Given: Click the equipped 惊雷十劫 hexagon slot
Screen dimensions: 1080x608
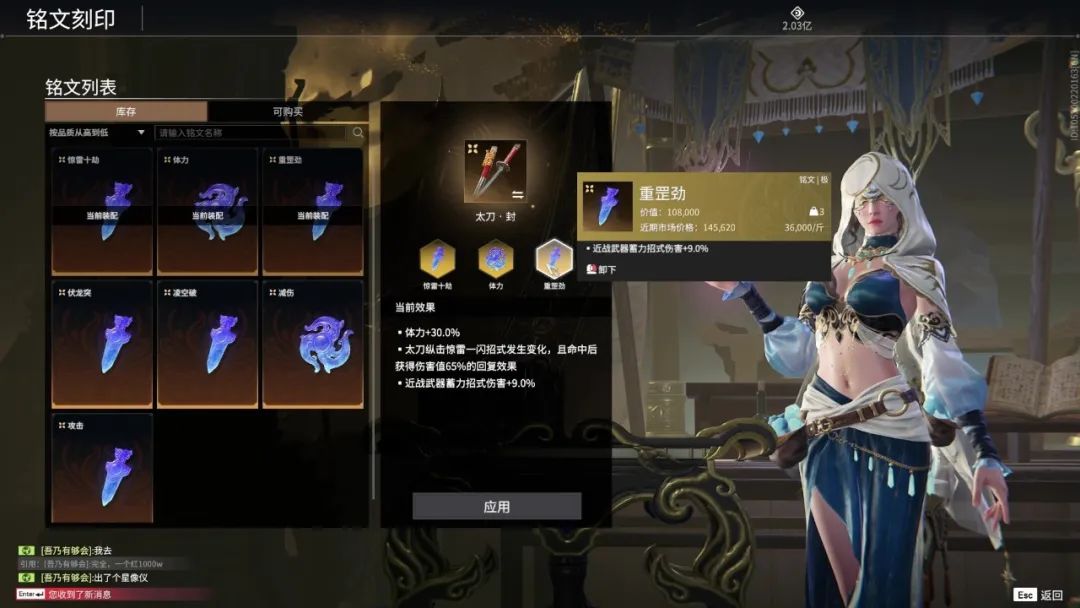Looking at the screenshot, I should (437, 259).
